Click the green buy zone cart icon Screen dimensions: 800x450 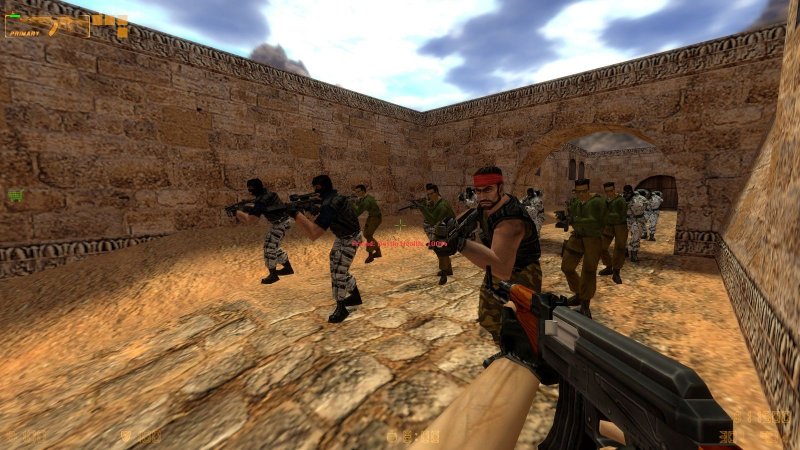(15, 195)
